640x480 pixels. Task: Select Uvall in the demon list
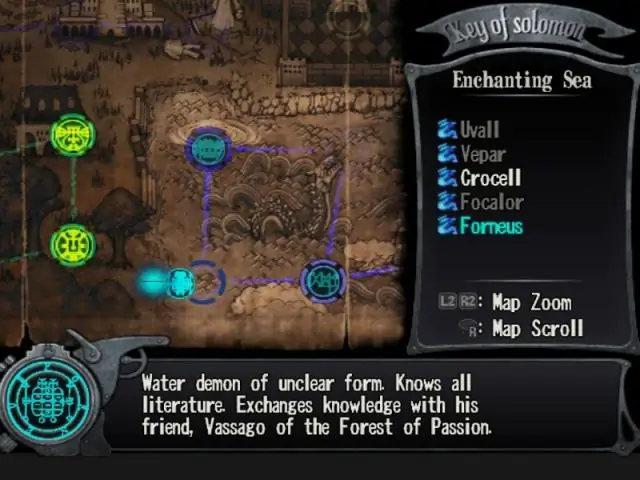[x=479, y=130]
